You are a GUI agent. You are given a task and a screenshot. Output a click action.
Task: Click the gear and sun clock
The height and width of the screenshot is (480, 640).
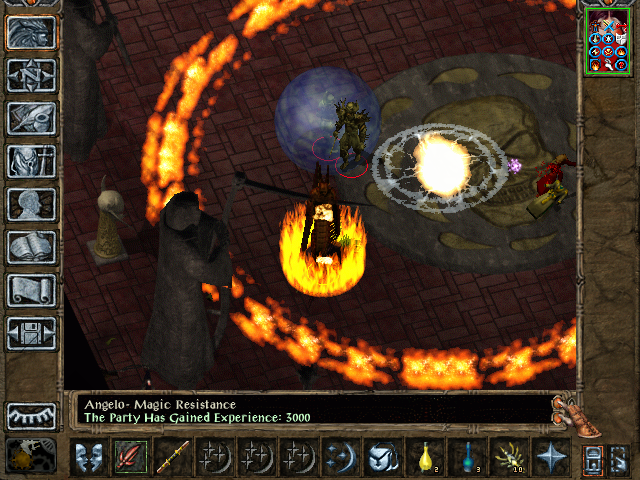[x=30, y=456]
